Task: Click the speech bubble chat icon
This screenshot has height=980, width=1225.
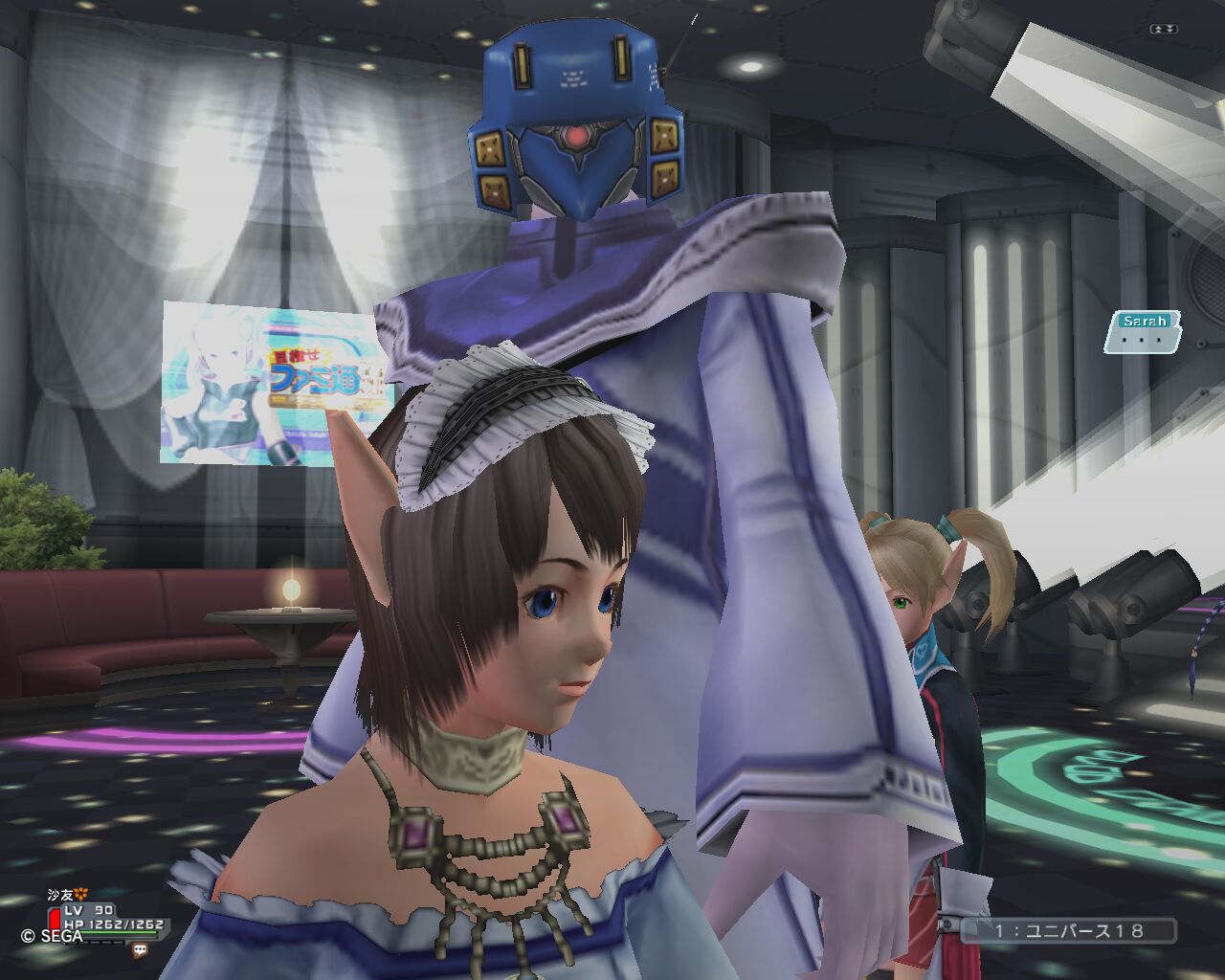Action: (x=140, y=950)
